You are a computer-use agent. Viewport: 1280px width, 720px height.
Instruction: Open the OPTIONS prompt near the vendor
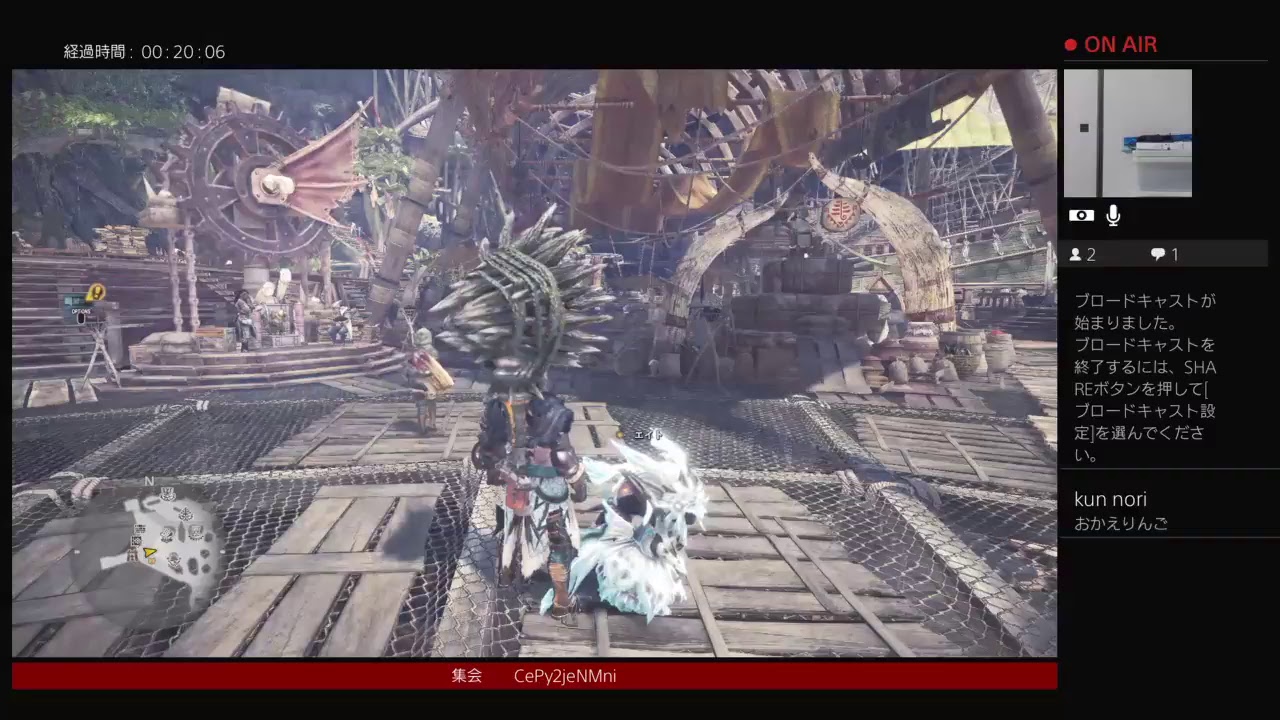pos(81,313)
